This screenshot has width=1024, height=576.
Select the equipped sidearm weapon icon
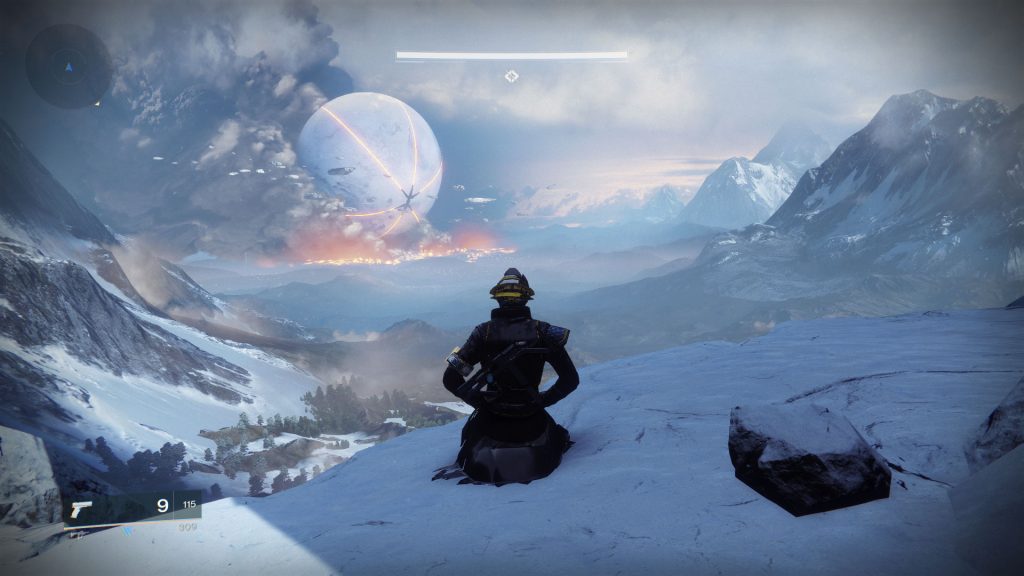(79, 508)
